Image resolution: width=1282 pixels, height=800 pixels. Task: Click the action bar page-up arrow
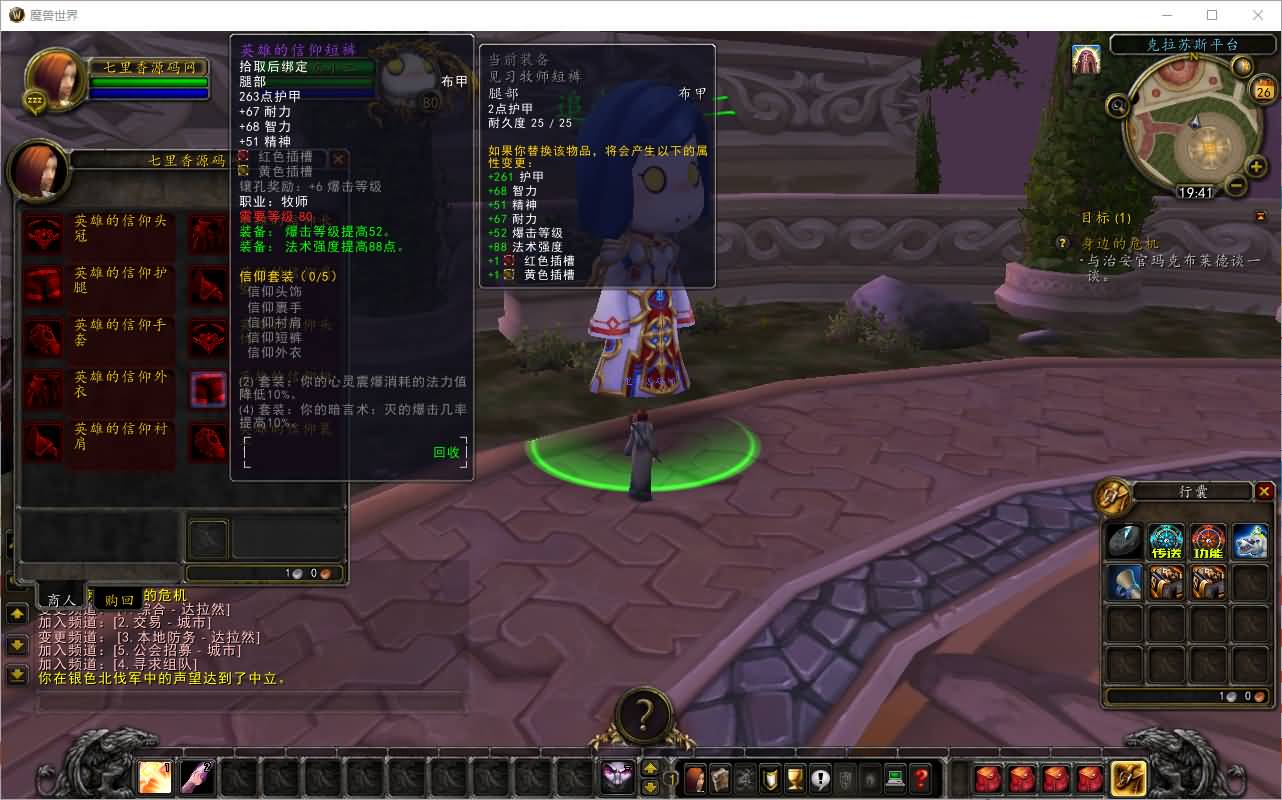650,768
